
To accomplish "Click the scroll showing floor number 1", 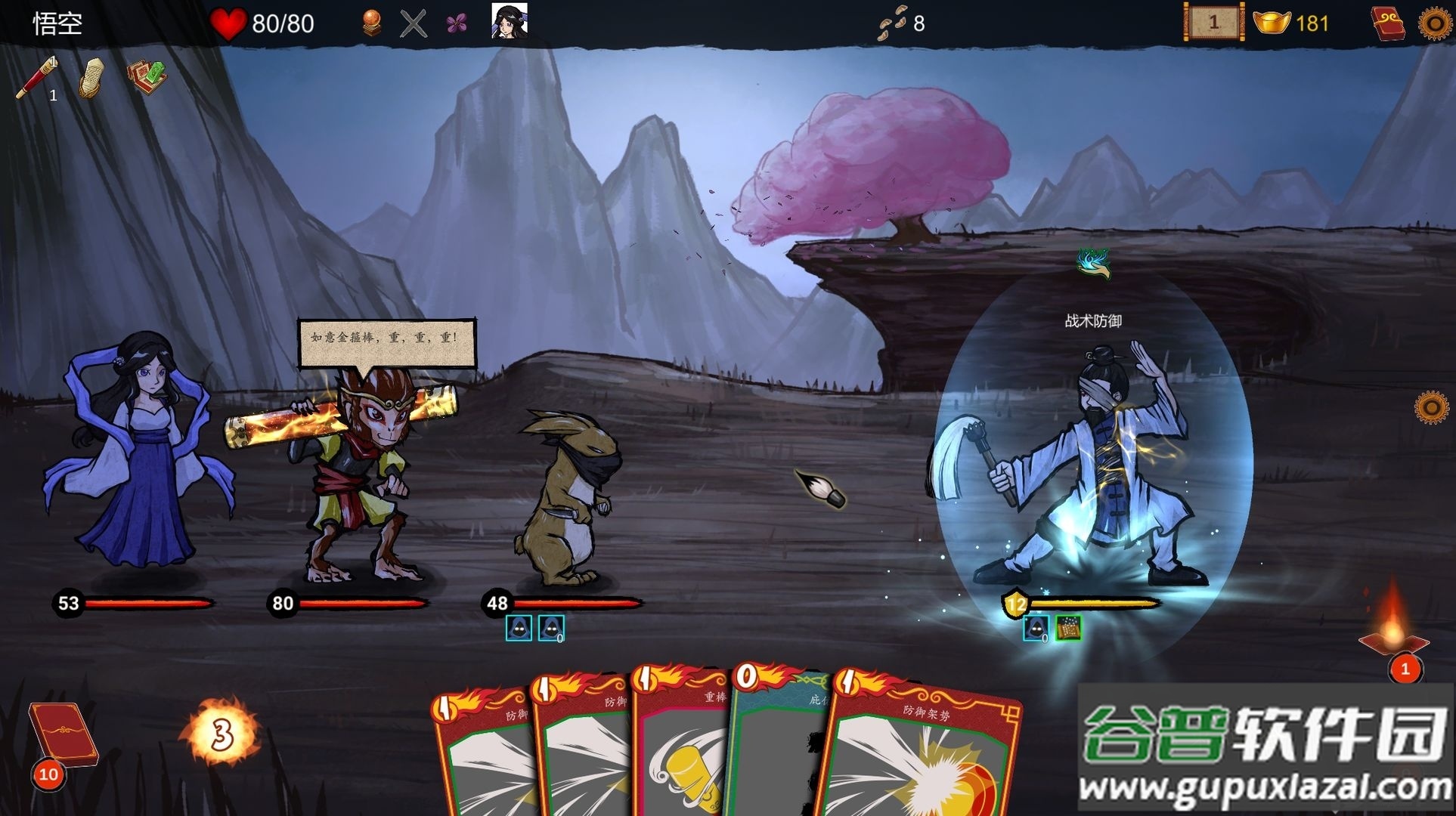I will tap(1213, 23).
